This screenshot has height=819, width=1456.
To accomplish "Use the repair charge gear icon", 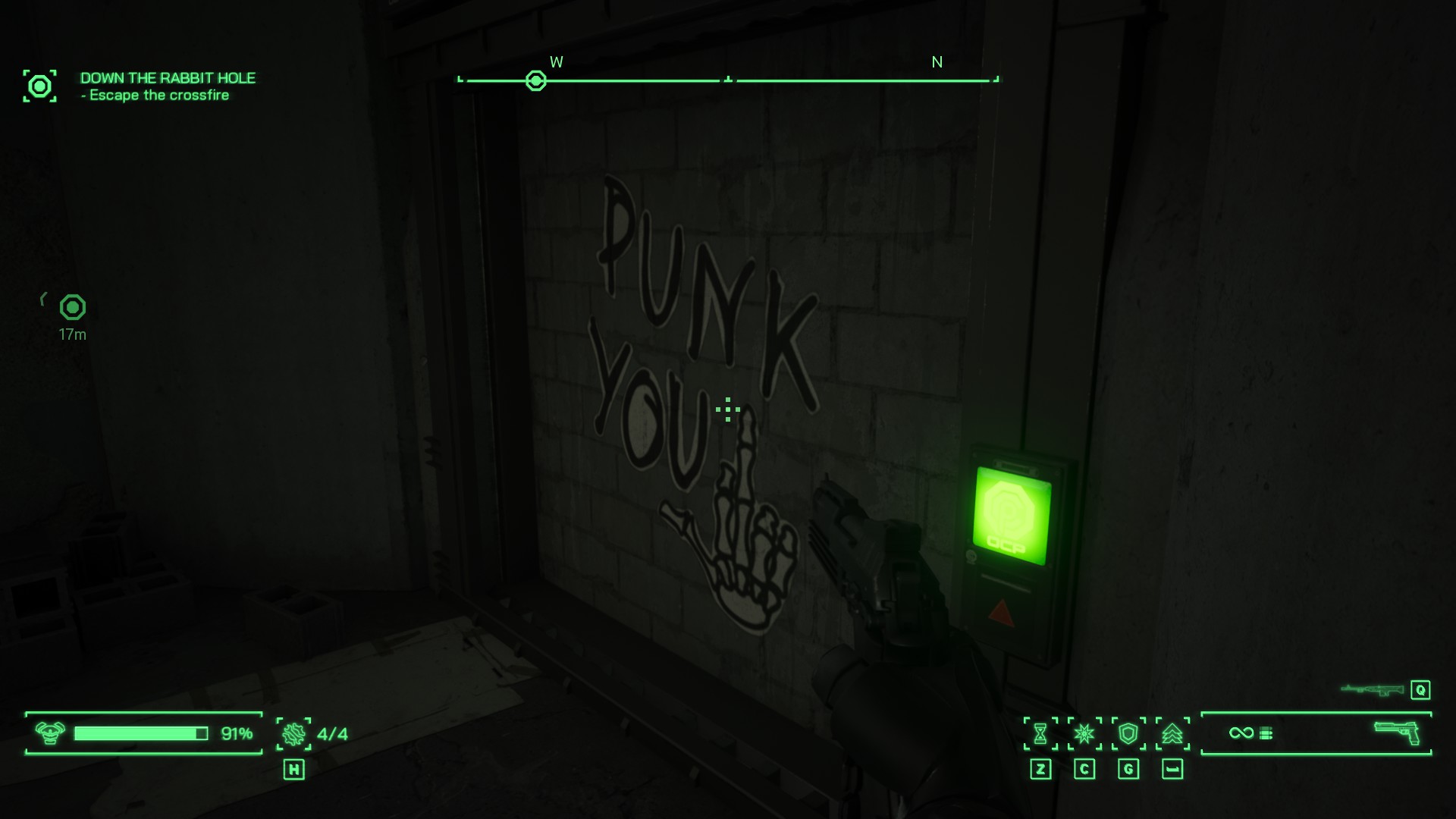I will (x=293, y=733).
